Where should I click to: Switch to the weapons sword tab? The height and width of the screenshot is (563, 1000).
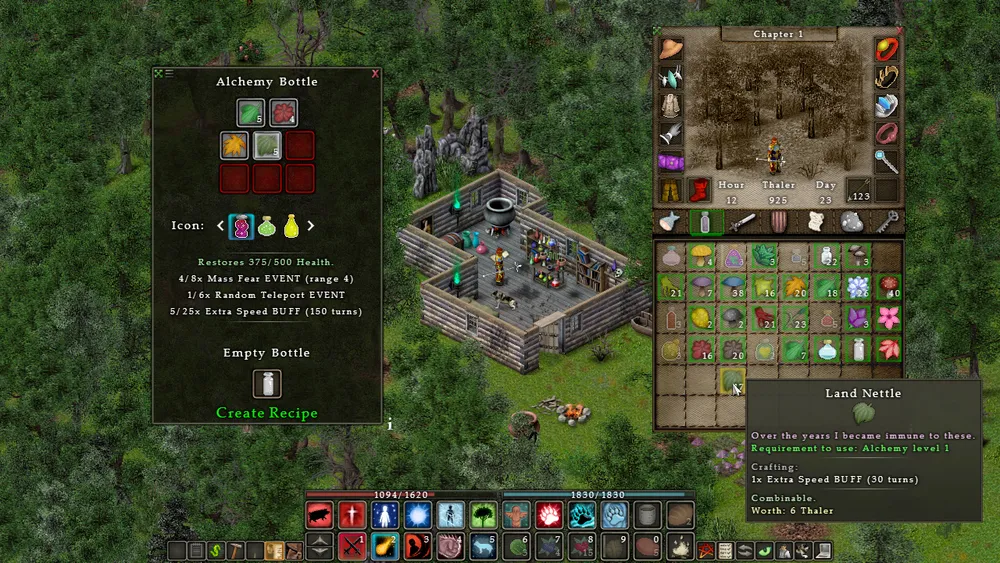[741, 222]
